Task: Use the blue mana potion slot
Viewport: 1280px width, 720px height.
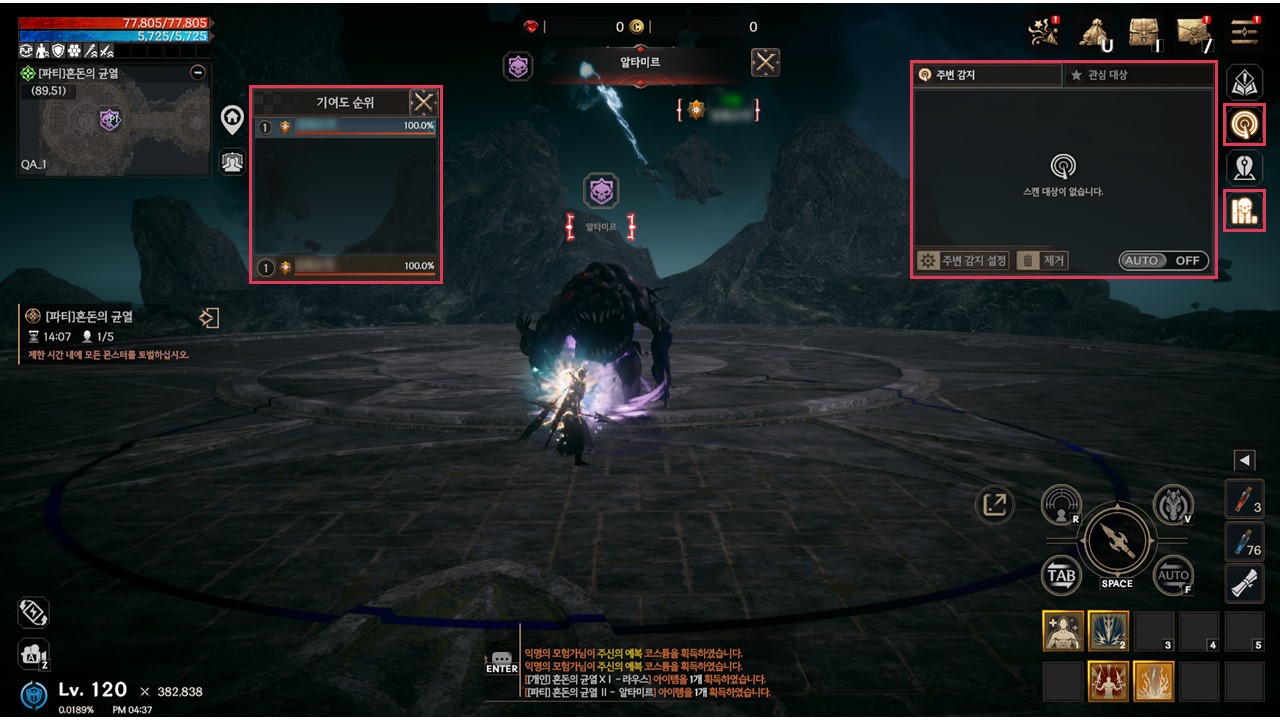Action: click(1244, 542)
